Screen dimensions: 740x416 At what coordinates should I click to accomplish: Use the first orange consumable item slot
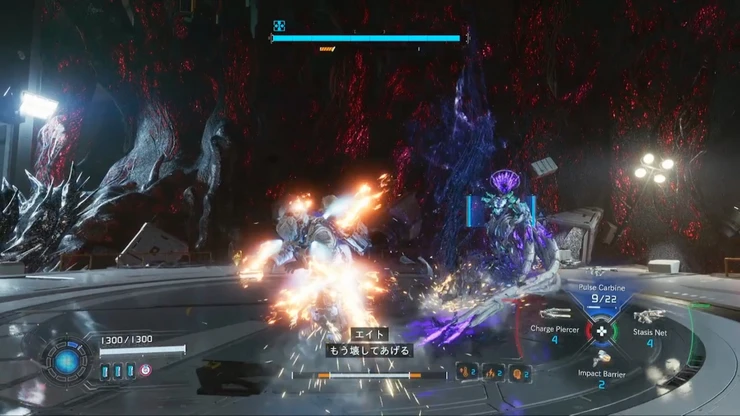[x=465, y=373]
